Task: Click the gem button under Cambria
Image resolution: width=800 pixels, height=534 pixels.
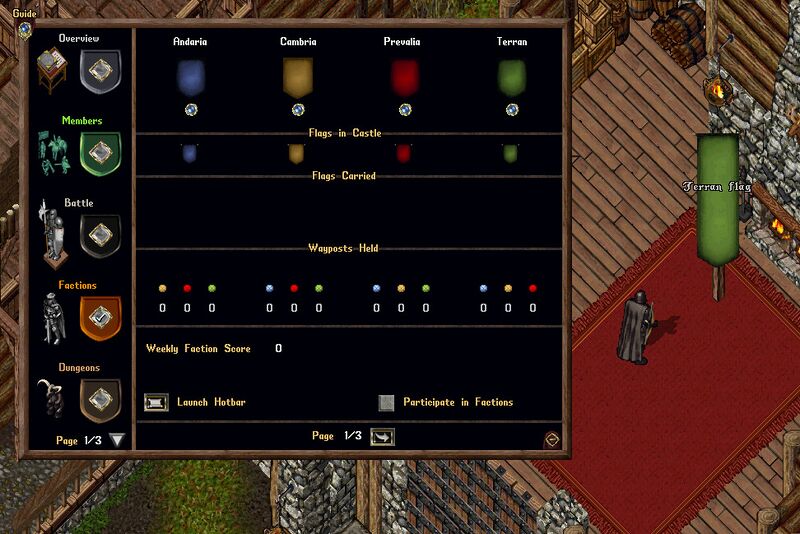Action: pos(297,109)
